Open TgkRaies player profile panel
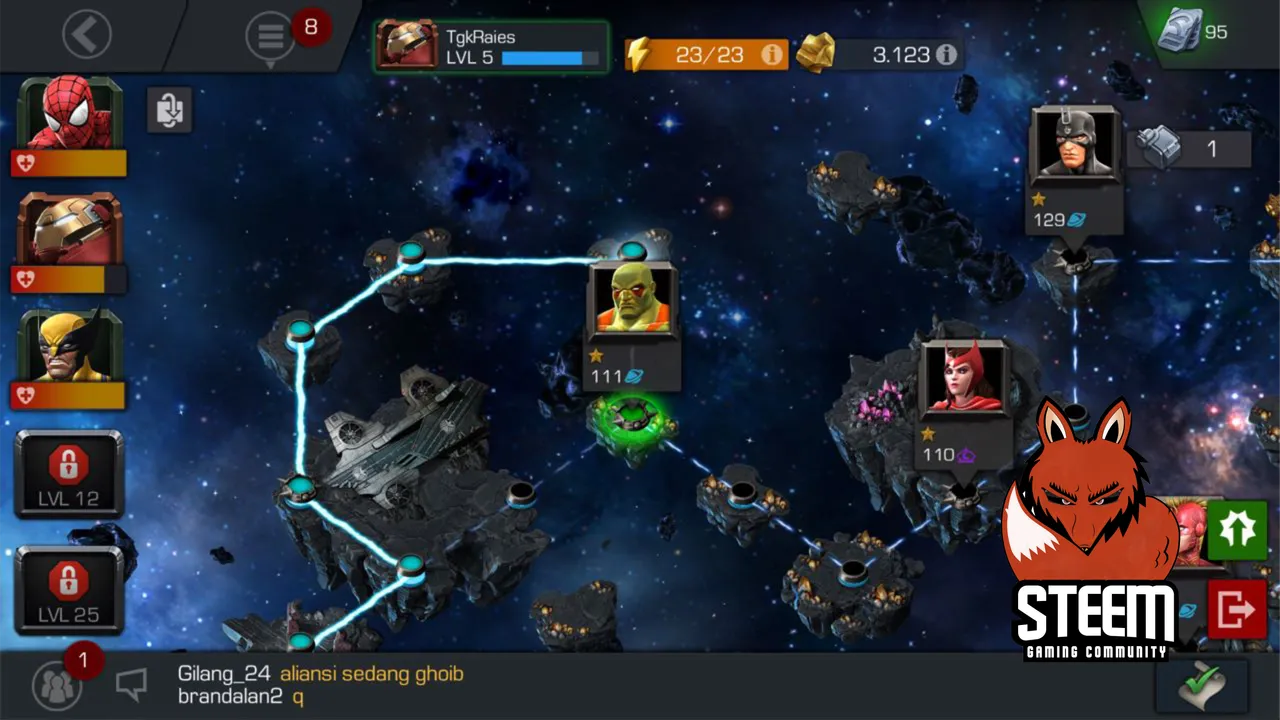Image resolution: width=1280 pixels, height=720 pixels. pos(491,46)
